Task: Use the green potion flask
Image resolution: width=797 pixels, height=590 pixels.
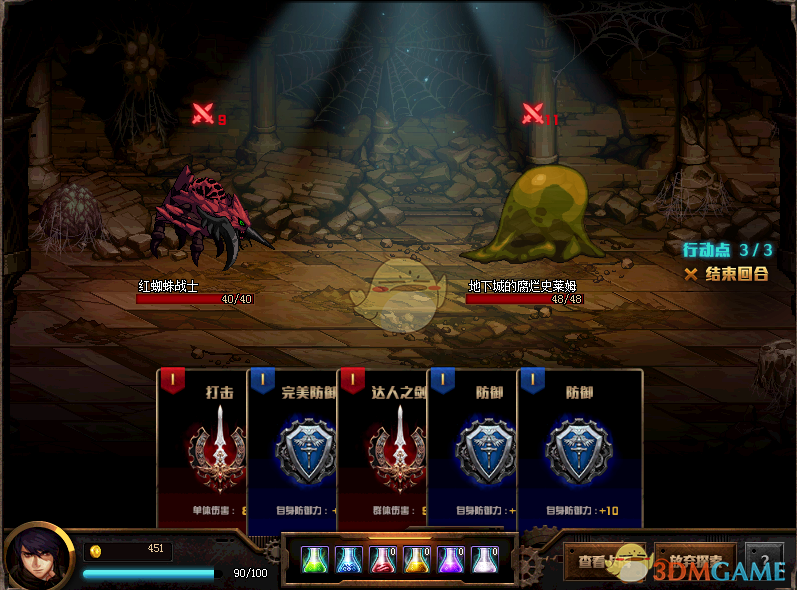Action: click(315, 560)
